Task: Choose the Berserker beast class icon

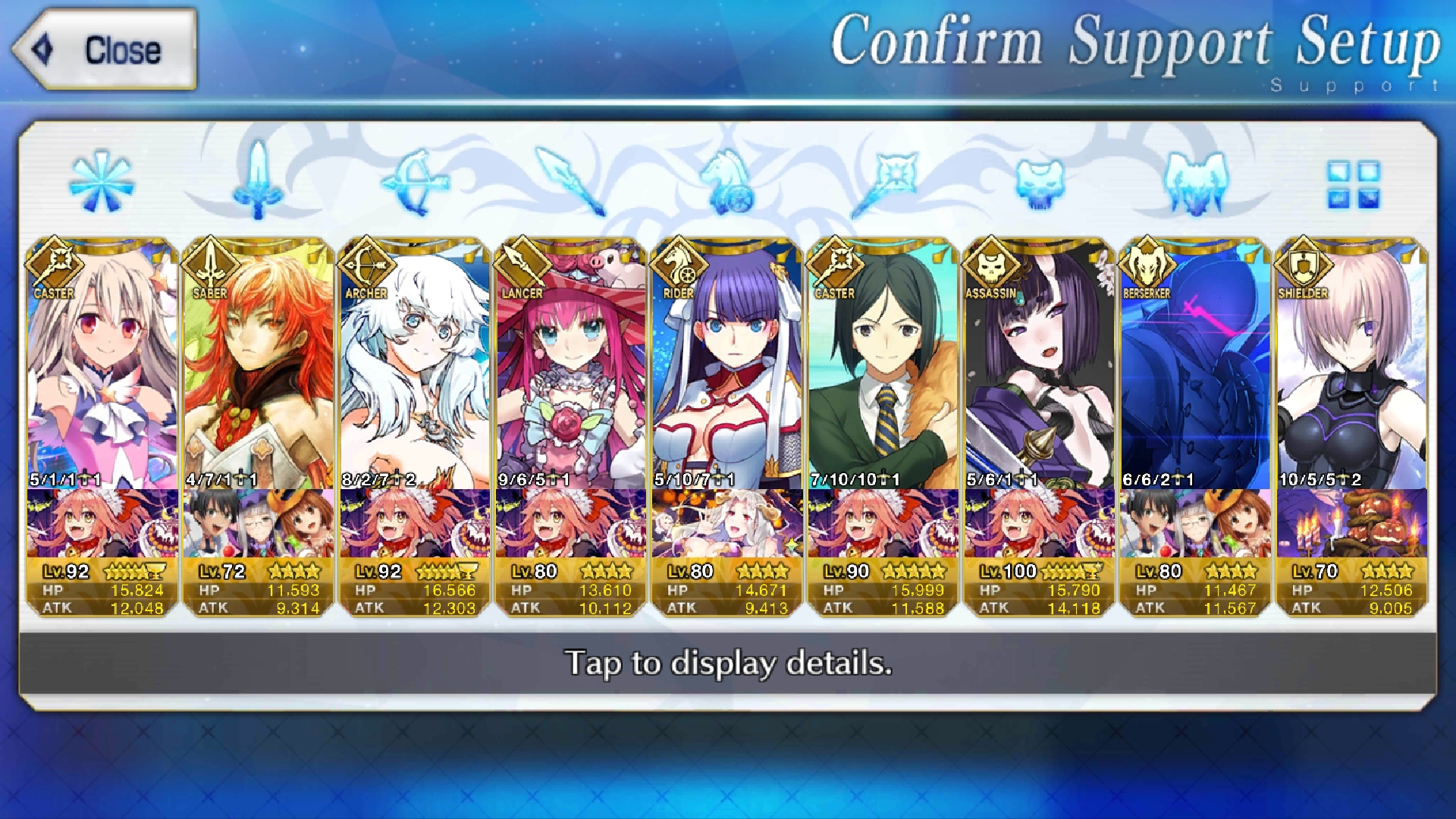Action: 1195,182
